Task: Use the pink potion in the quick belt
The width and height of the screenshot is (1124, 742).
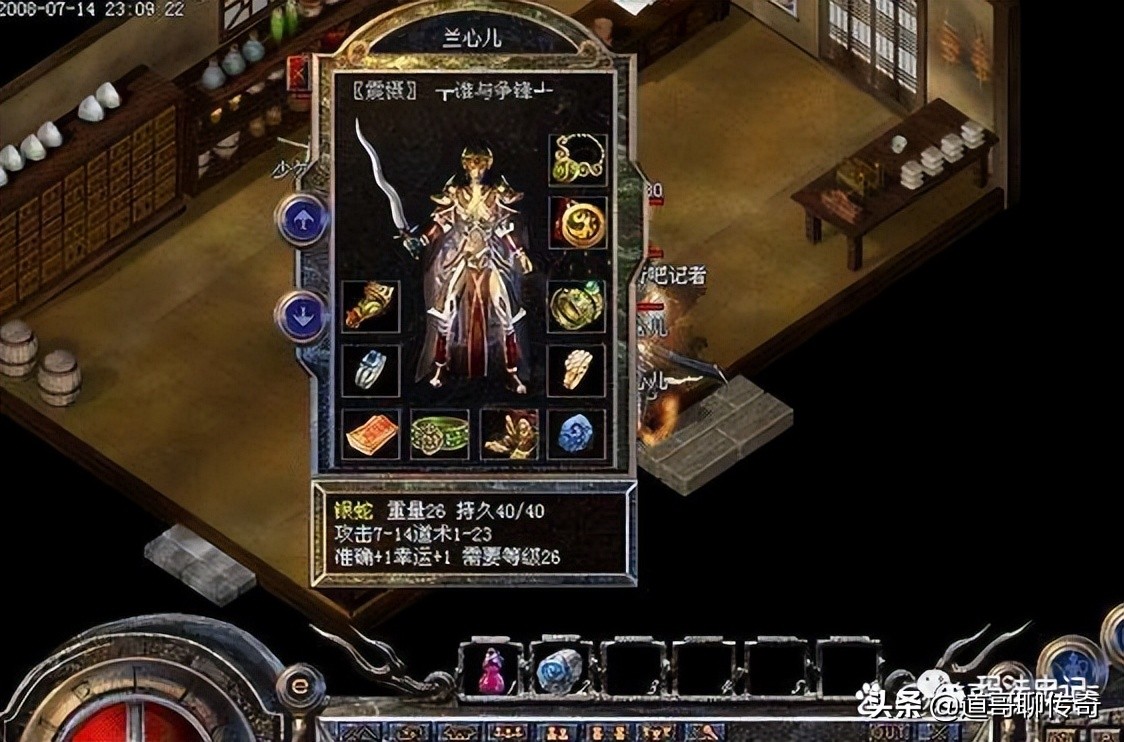Action: coord(490,670)
